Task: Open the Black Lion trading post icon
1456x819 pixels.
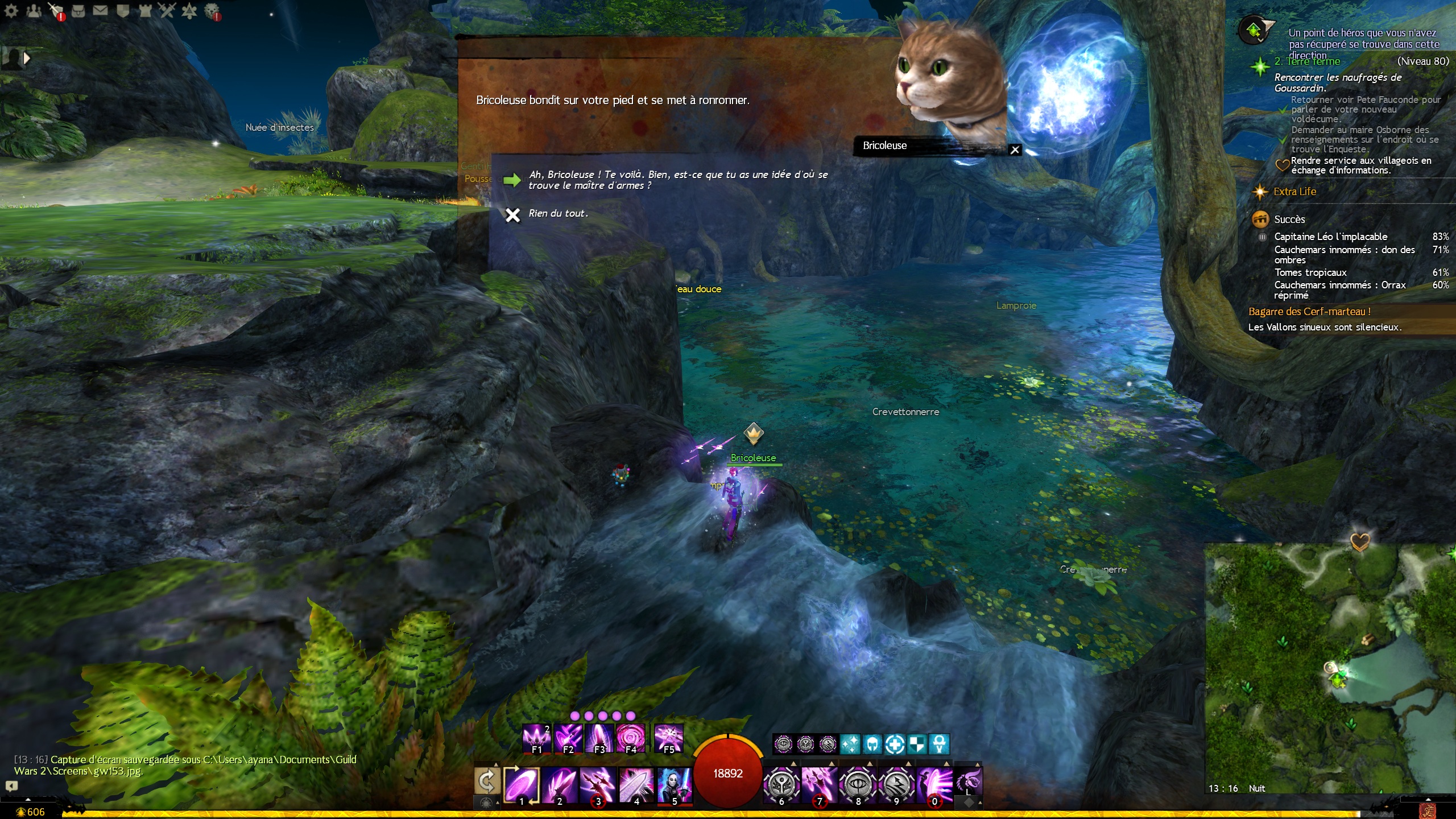Action: pyautogui.click(x=212, y=10)
